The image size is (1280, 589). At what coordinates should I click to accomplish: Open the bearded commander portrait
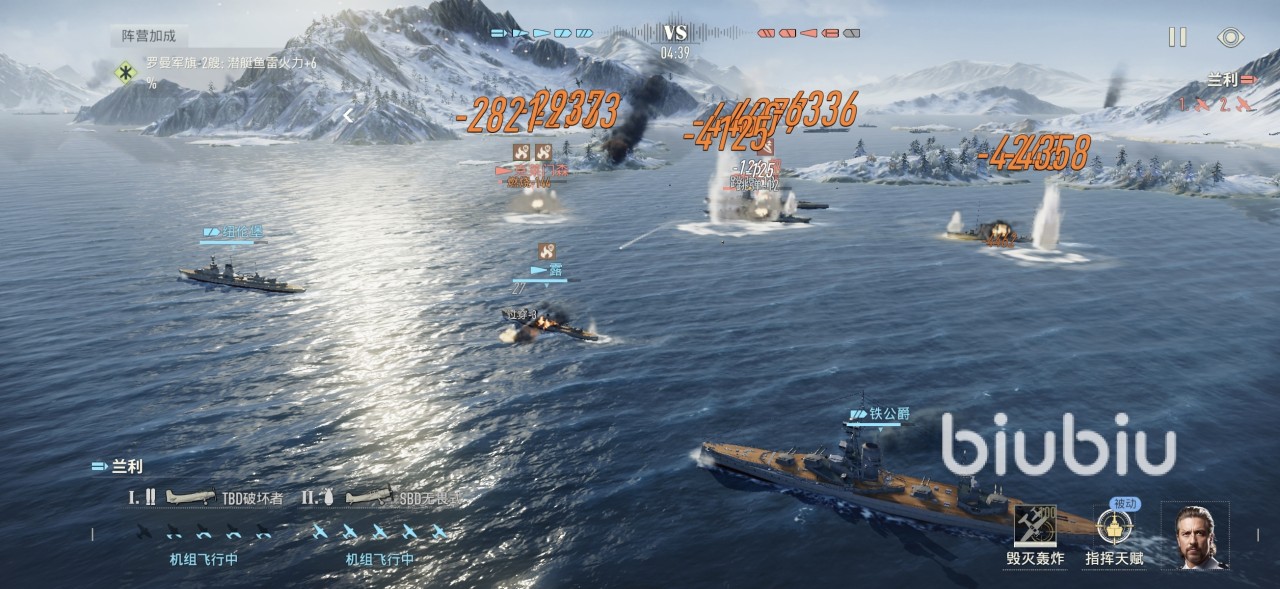click(1194, 536)
